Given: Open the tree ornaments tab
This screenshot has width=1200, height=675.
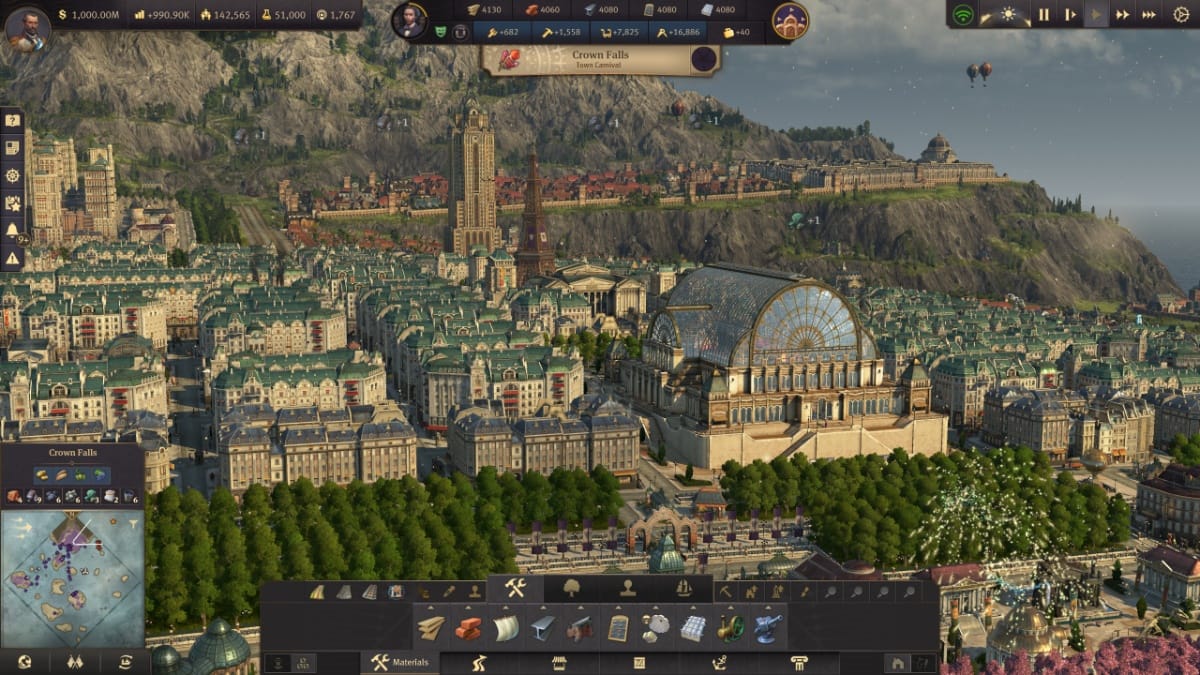Looking at the screenshot, I should (x=571, y=589).
